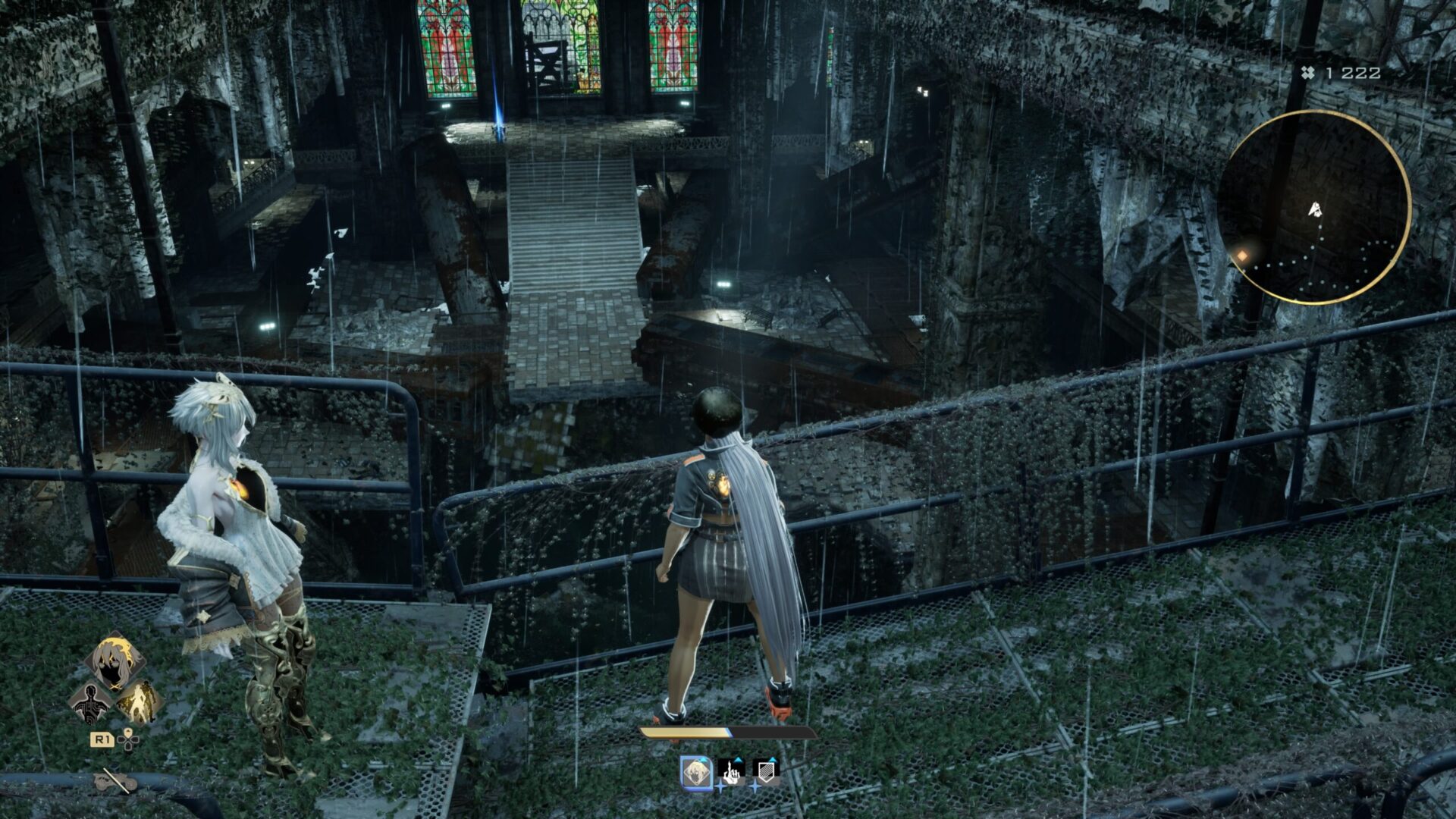
Task: Open the marker pin above the D-pad icon
Action: [x=128, y=731]
